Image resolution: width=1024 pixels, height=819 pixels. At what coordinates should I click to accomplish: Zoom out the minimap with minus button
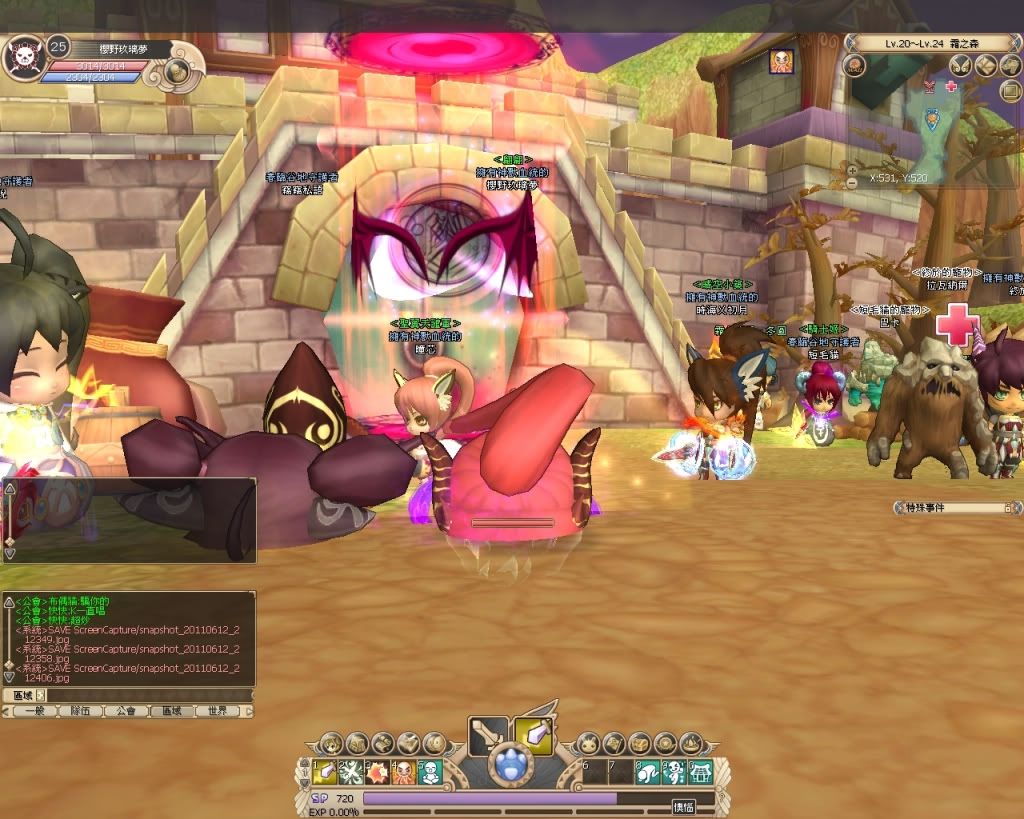pos(851,184)
